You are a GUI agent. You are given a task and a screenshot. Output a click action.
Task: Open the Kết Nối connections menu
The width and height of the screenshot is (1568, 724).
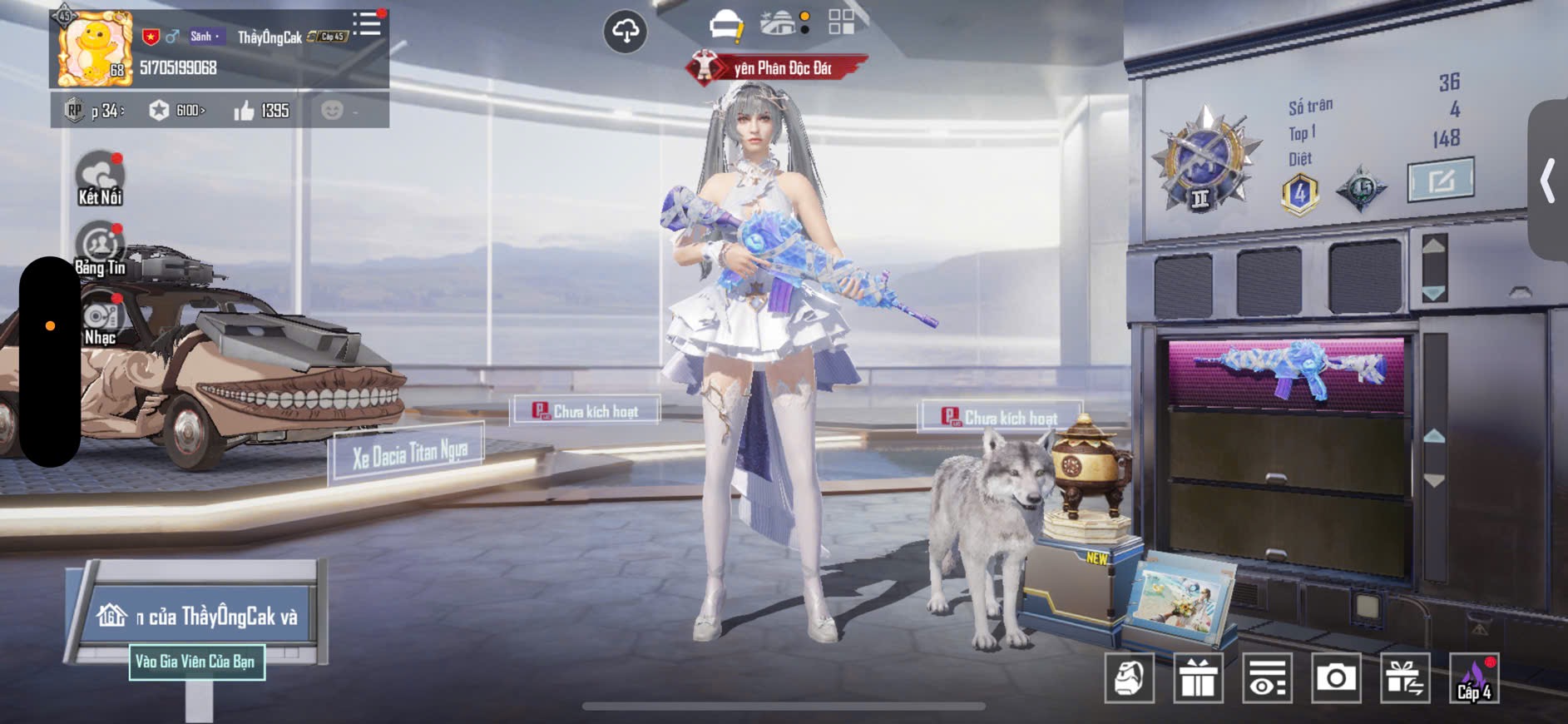(100, 178)
